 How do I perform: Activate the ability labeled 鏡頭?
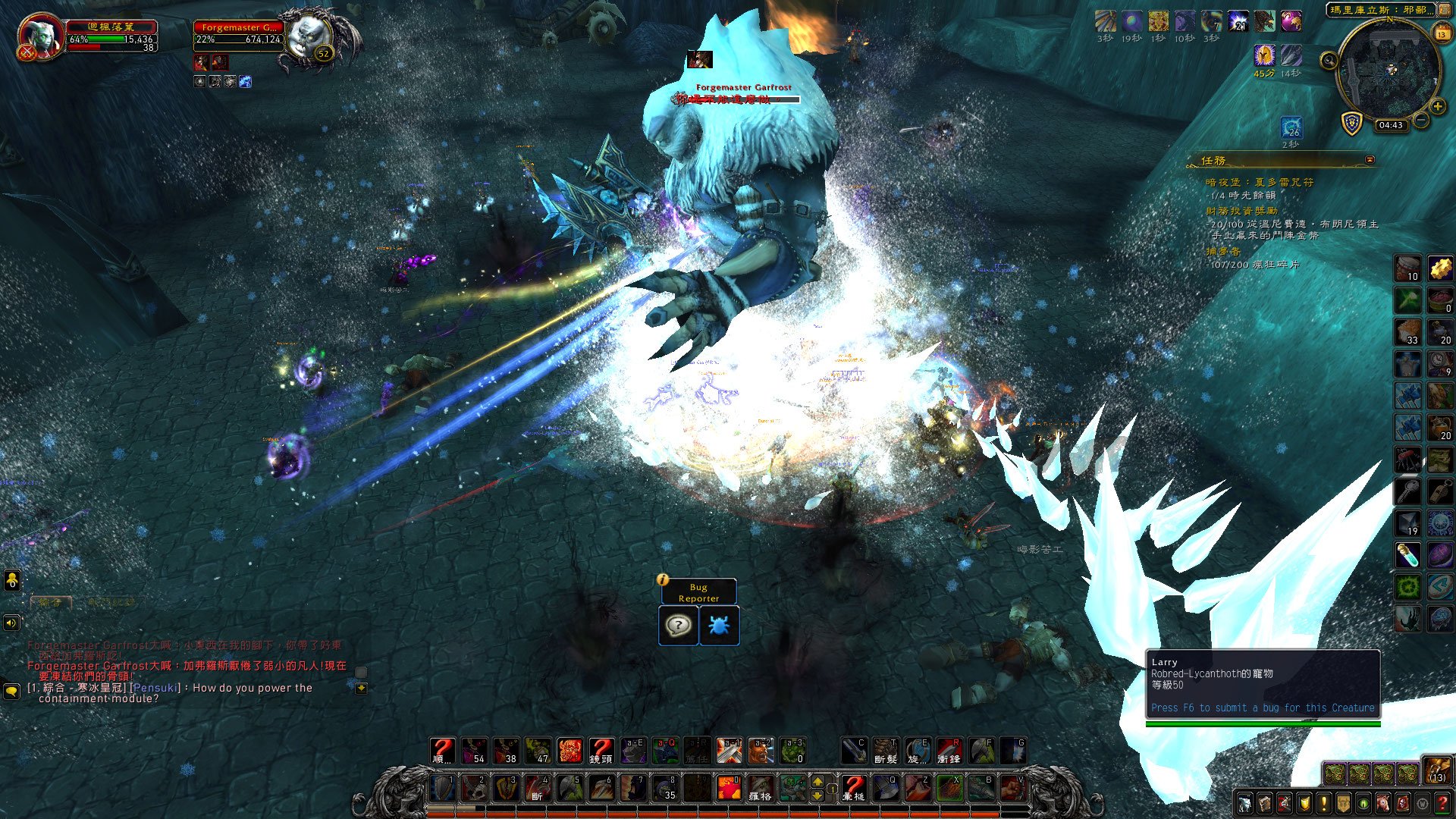pyautogui.click(x=601, y=751)
